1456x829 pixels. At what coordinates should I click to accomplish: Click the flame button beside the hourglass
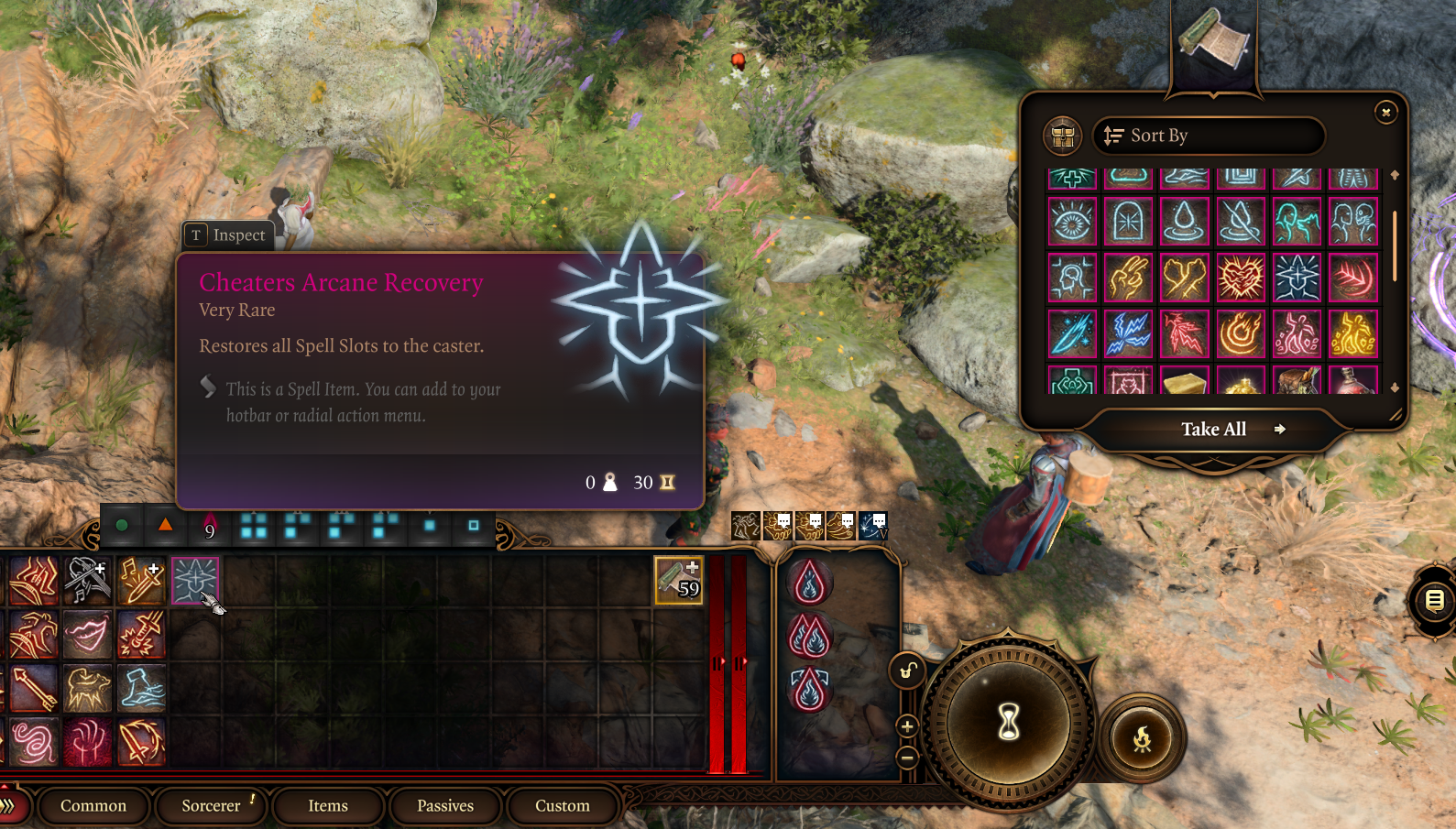[1142, 738]
